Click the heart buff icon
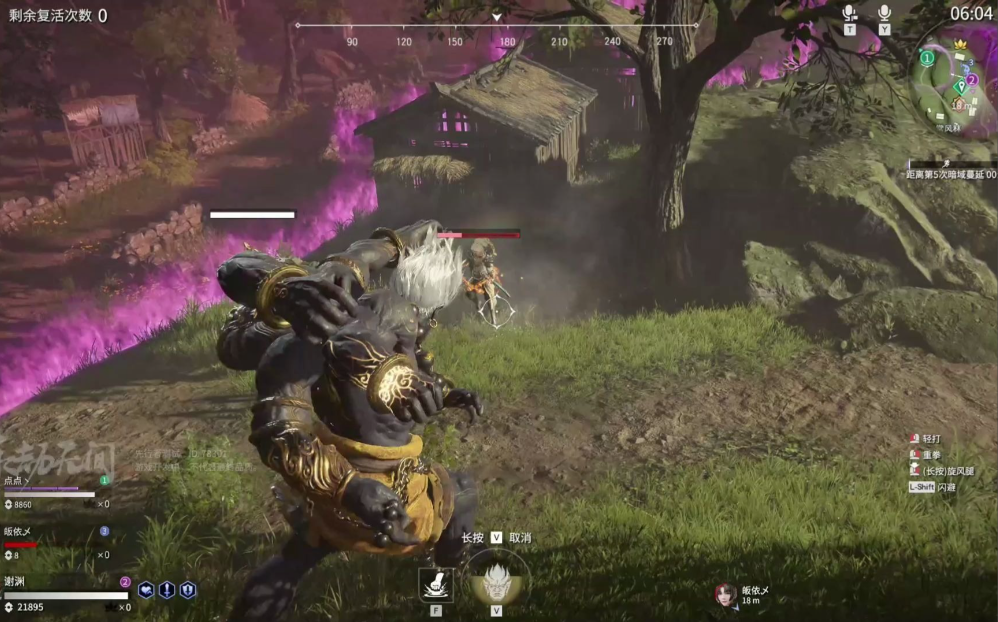 (x=146, y=590)
